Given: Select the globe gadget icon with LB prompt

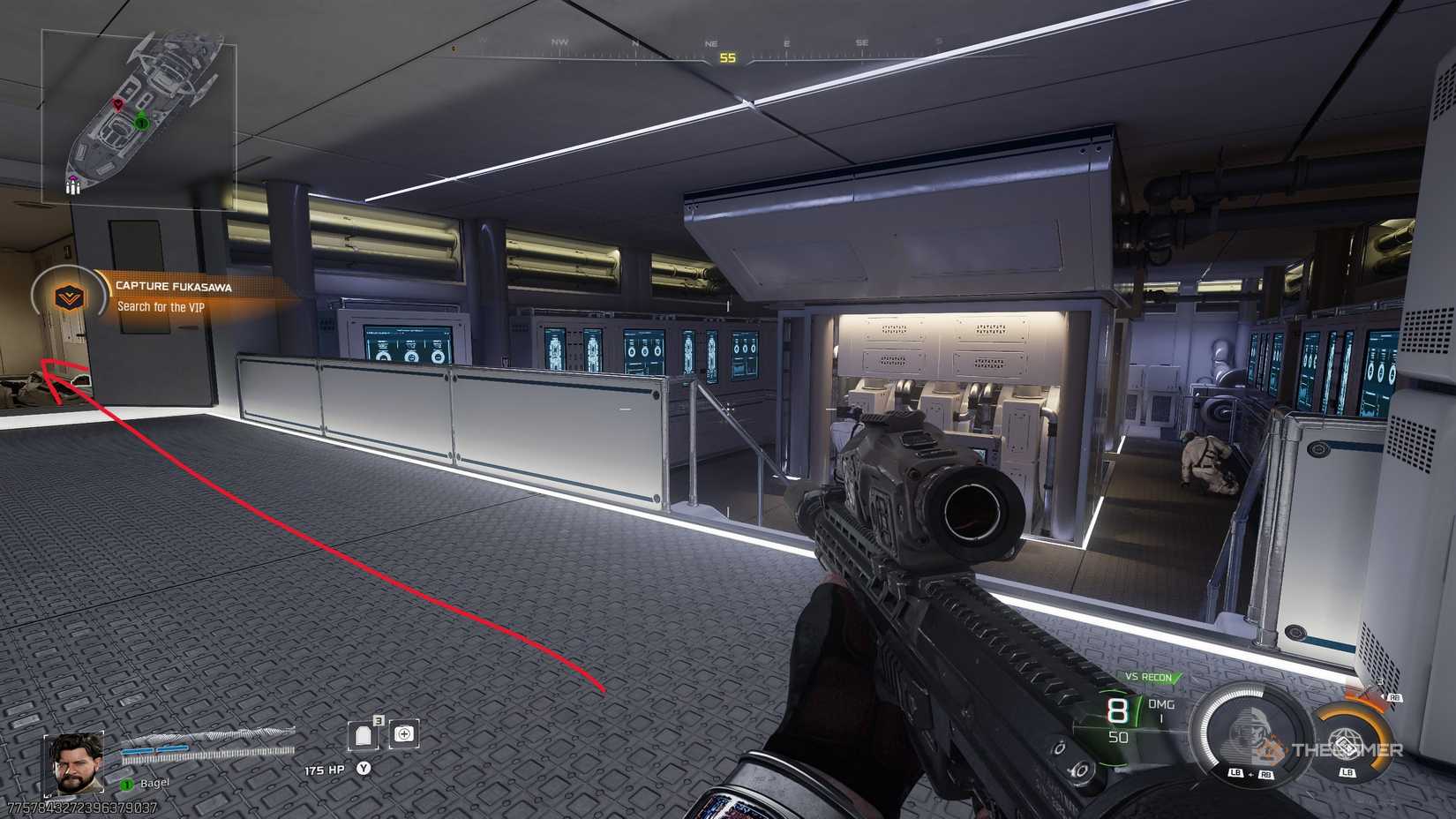Looking at the screenshot, I should click(x=1345, y=746).
